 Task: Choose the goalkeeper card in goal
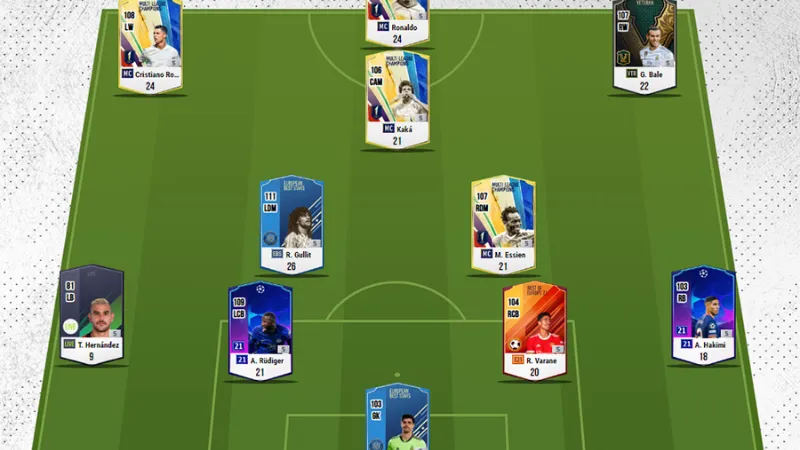[397, 418]
